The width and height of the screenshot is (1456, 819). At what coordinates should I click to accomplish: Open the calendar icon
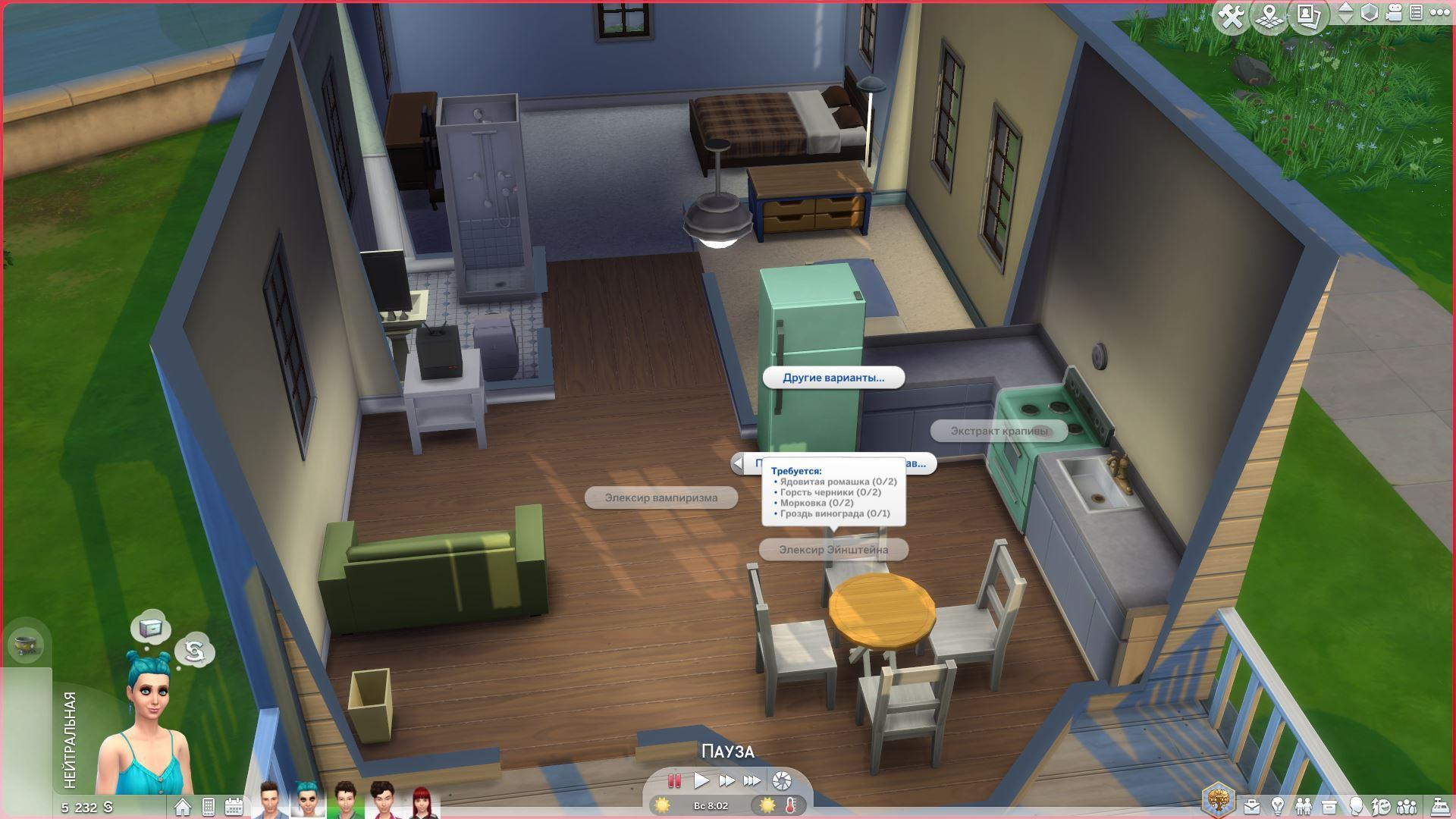pos(234,806)
